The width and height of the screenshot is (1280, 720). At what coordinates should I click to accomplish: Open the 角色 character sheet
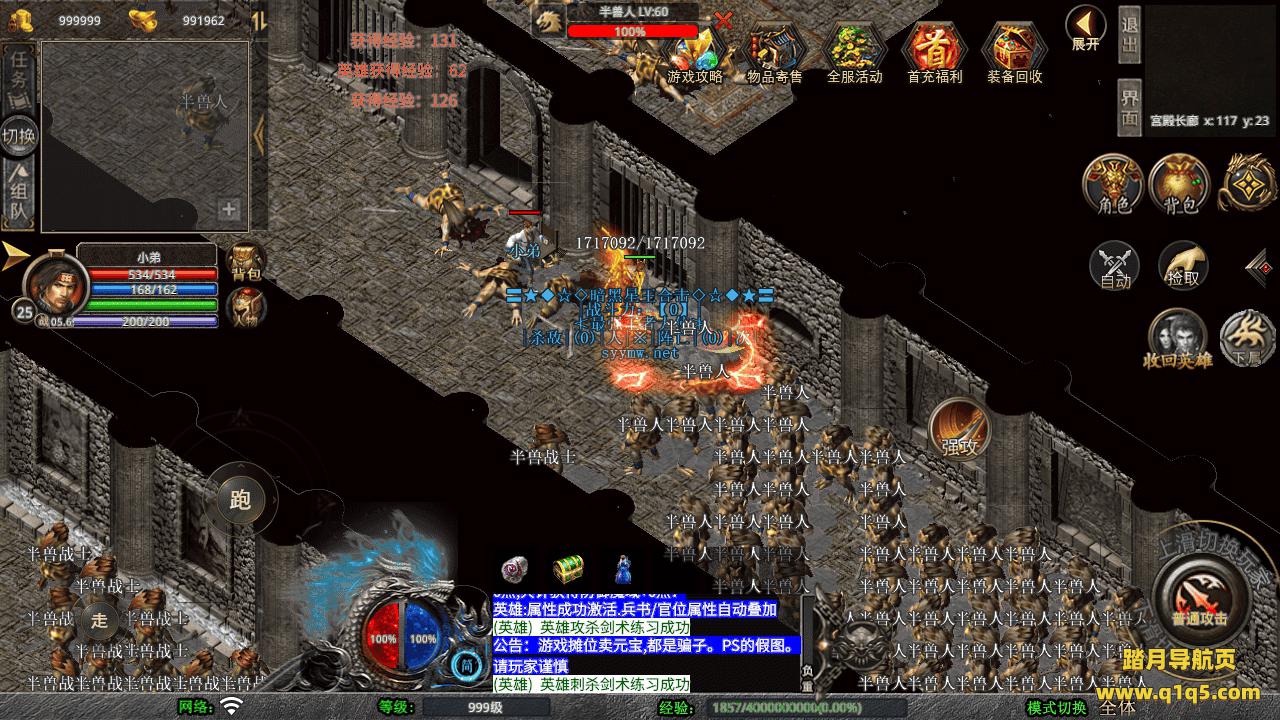pyautogui.click(x=1114, y=185)
